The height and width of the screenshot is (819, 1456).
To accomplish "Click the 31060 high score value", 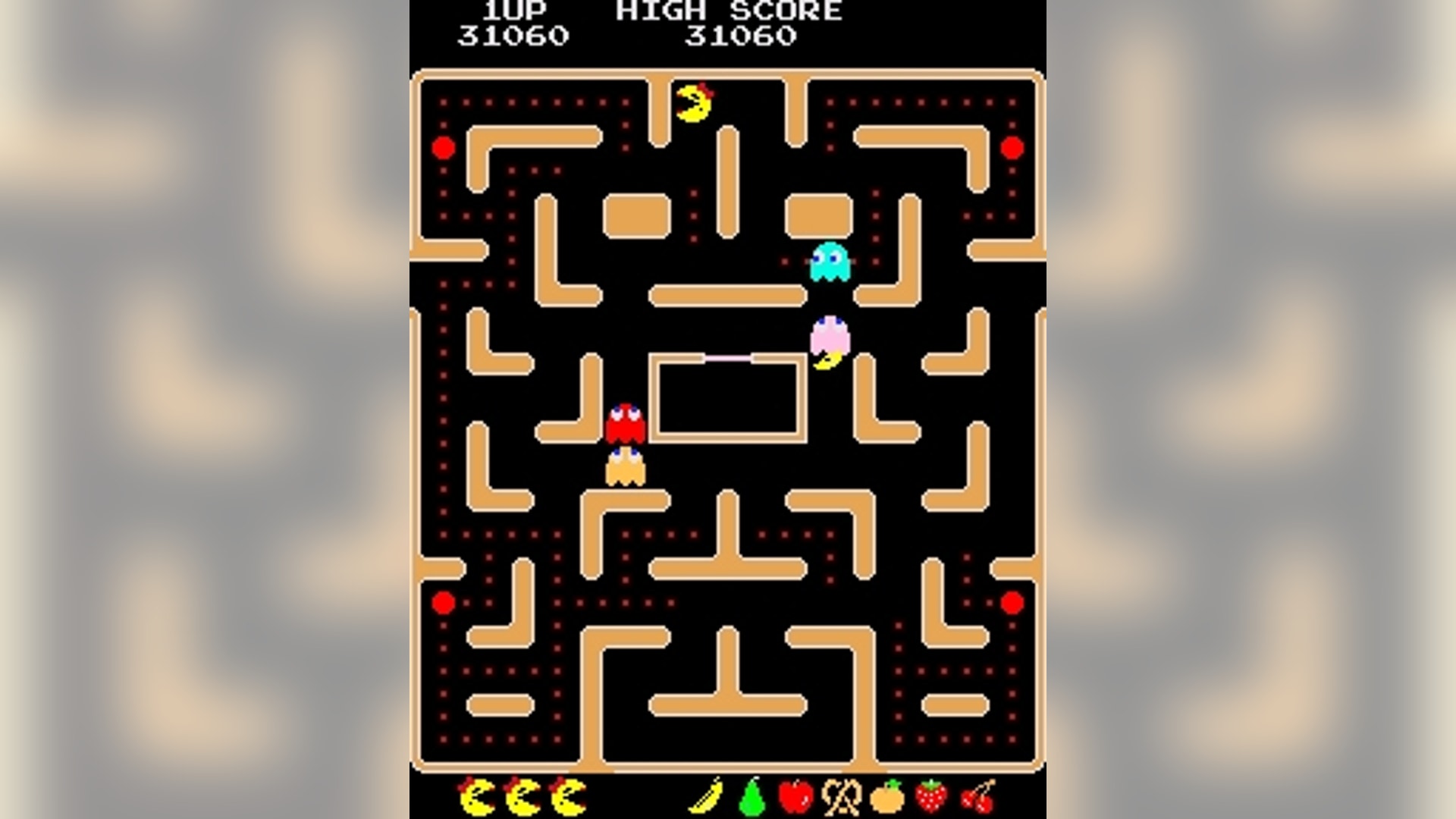I will pyautogui.click(x=739, y=34).
